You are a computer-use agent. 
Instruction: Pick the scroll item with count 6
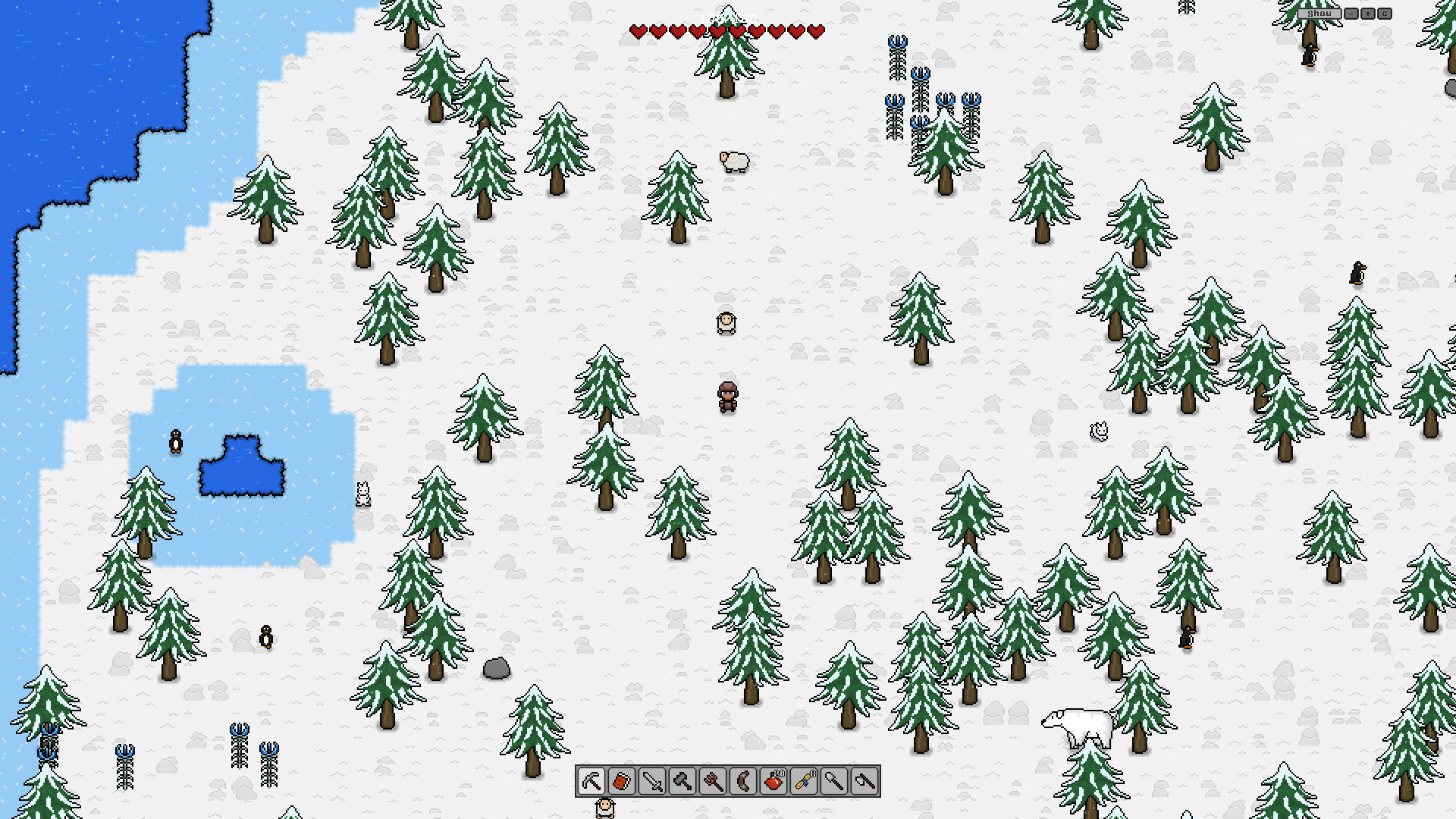click(805, 782)
